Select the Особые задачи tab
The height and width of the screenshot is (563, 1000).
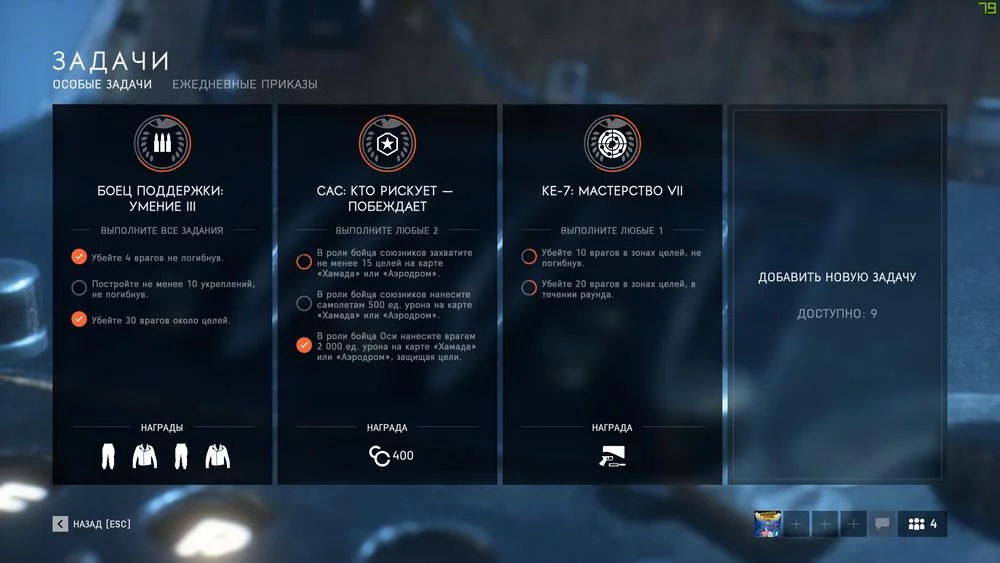tap(102, 85)
